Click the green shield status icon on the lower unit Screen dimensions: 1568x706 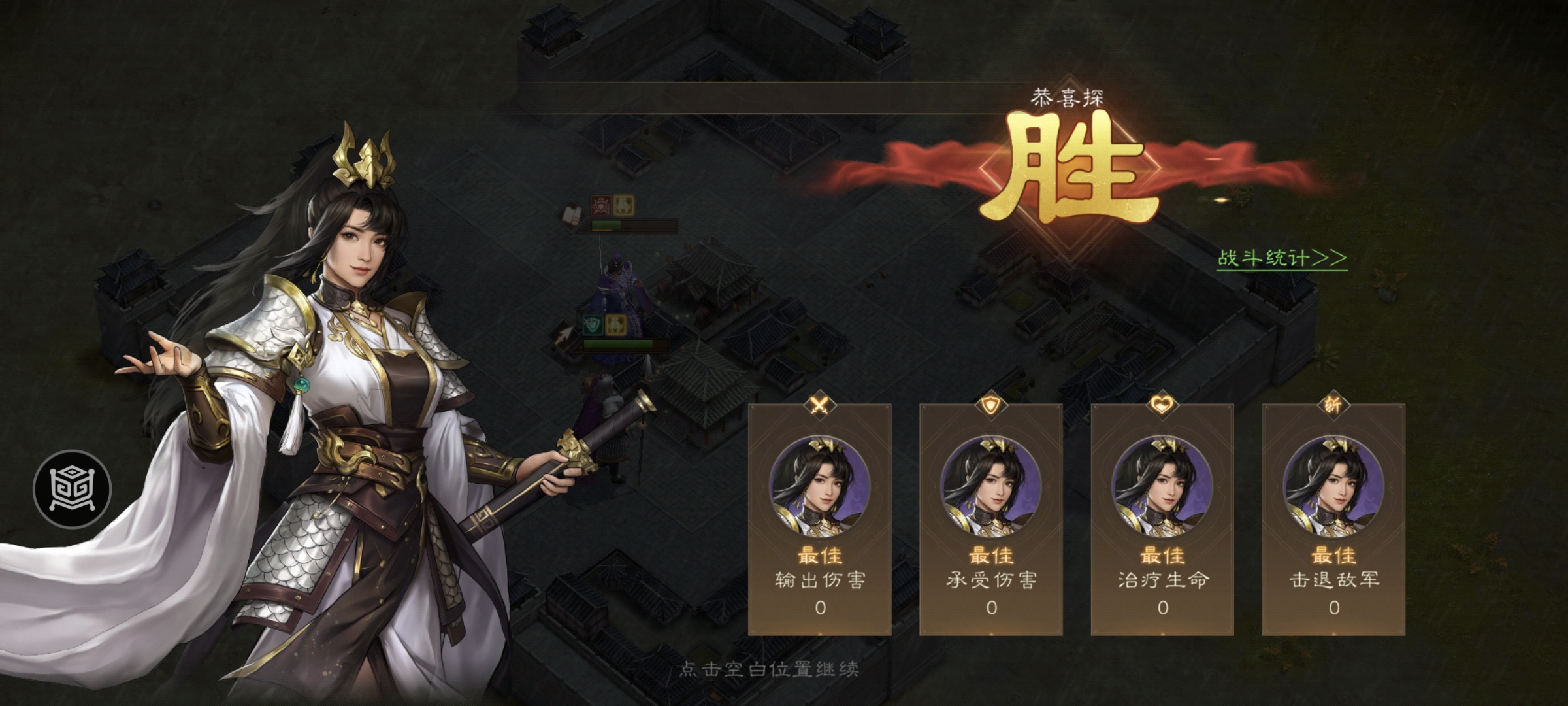[x=593, y=325]
